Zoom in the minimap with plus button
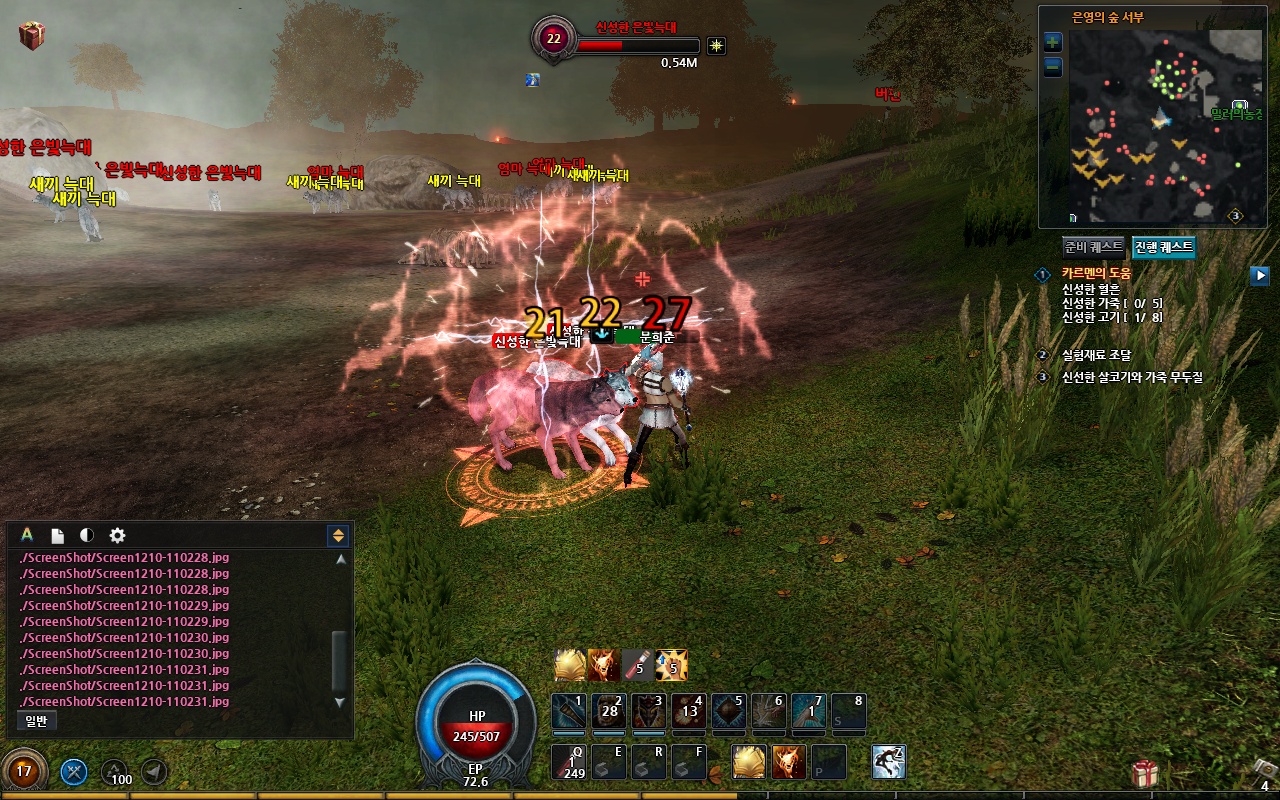1280x800 pixels. 1052,42
